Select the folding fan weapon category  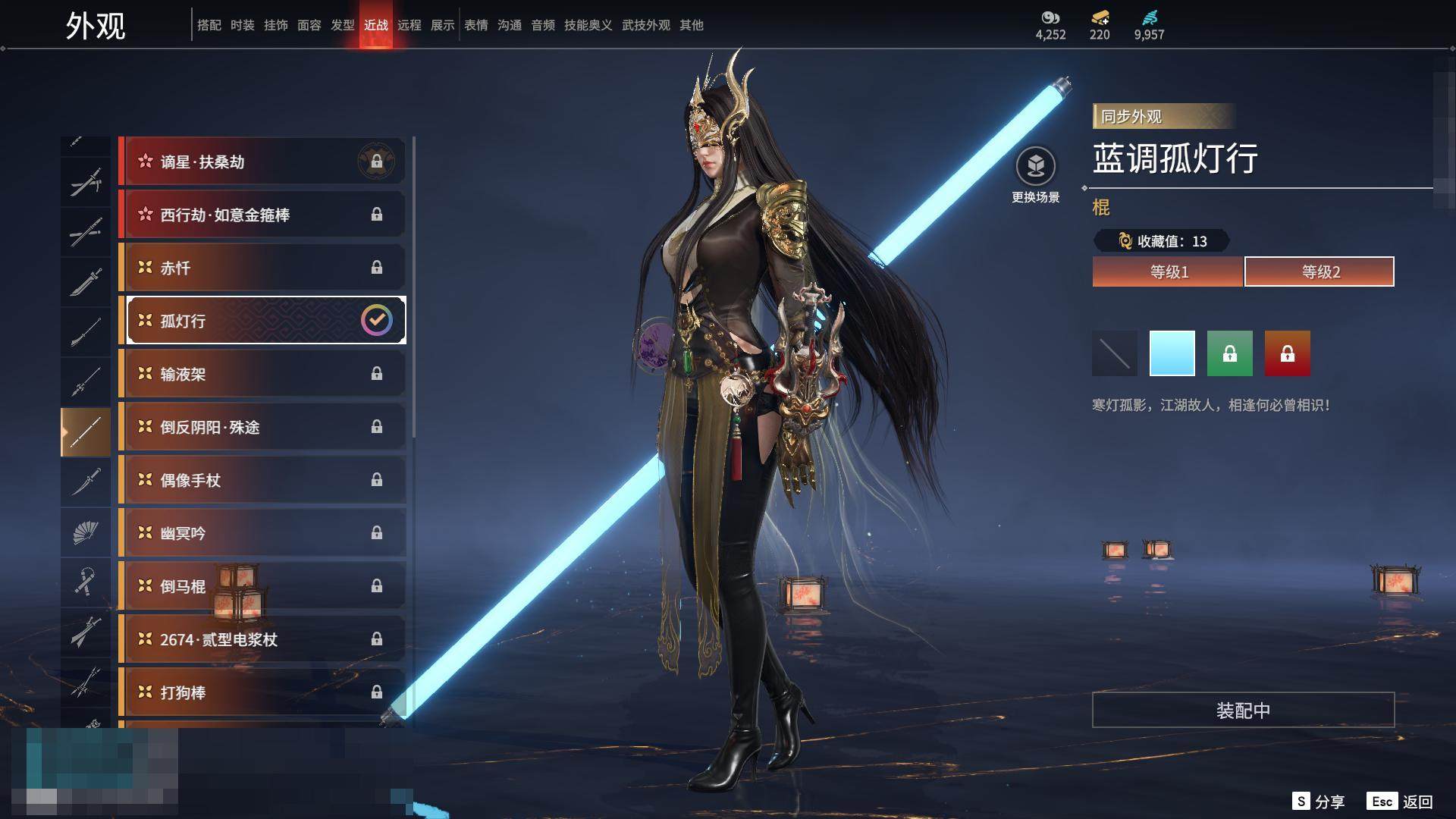click(x=86, y=532)
